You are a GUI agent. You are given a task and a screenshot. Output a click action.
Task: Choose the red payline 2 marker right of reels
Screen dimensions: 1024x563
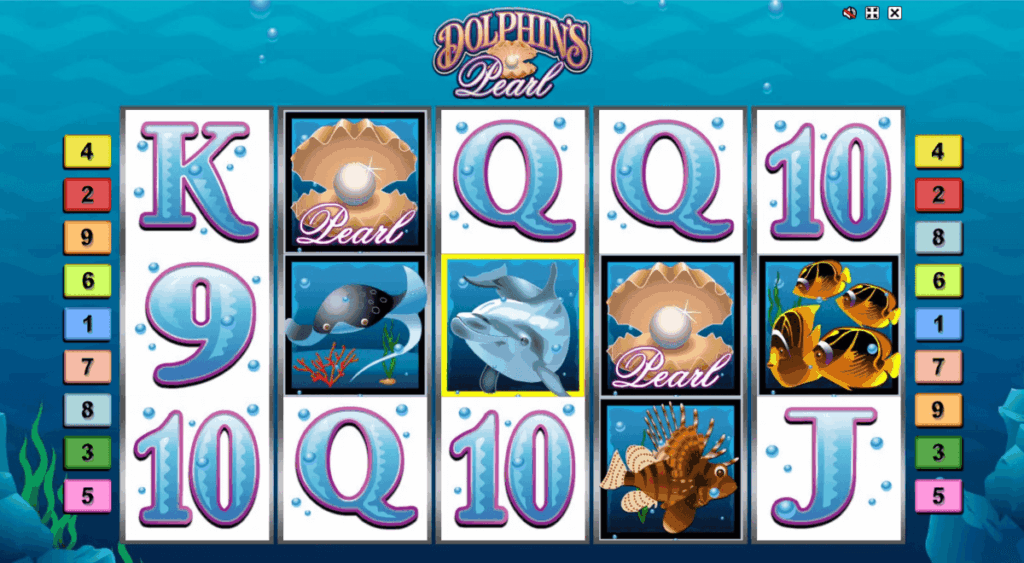point(938,195)
